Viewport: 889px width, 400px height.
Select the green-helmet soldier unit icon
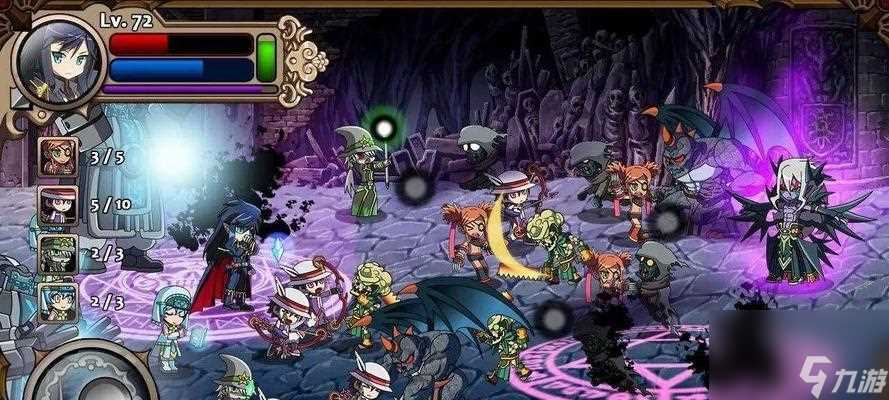click(57, 253)
